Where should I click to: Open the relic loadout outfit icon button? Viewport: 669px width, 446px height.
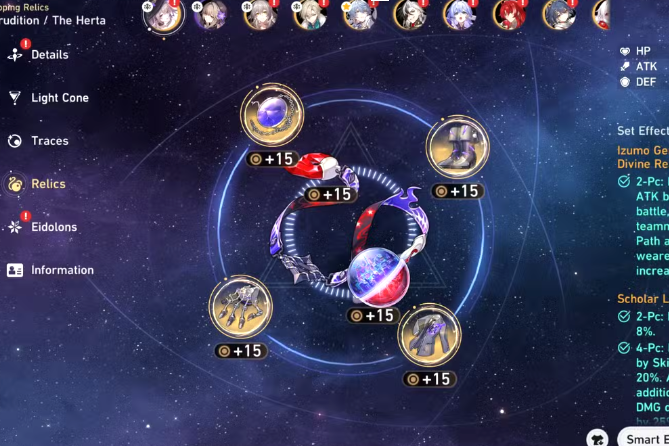coord(598,437)
